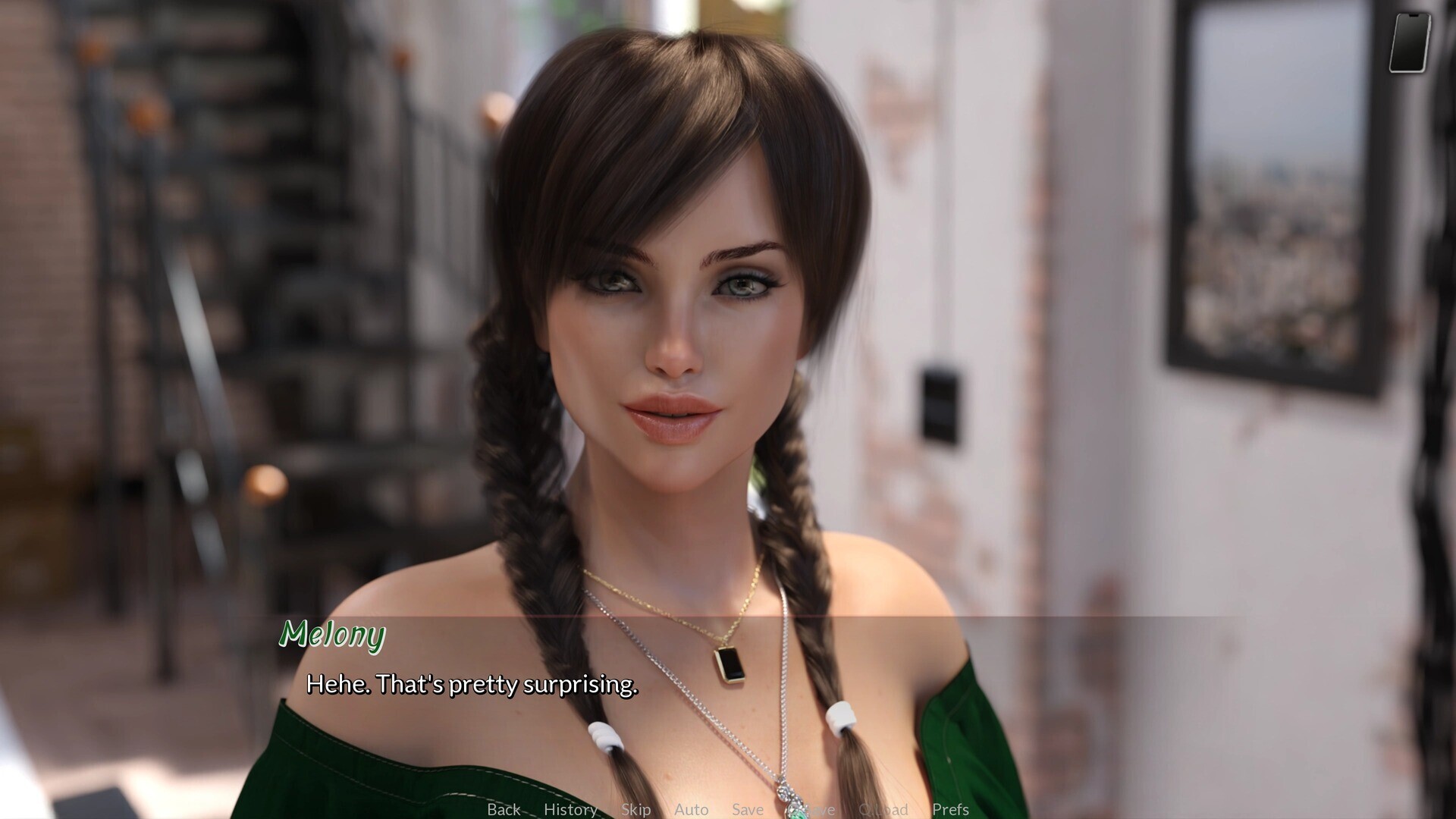Quick save with Q.Save
Viewport: 1456px width, 819px height.
point(811,809)
